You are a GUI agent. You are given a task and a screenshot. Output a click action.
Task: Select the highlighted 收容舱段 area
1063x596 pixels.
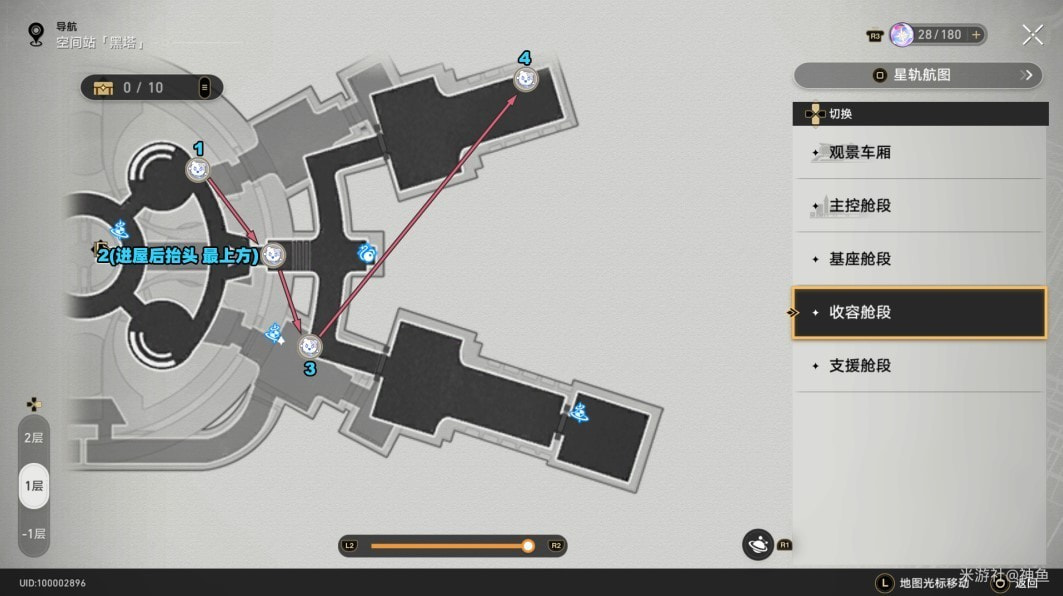918,312
